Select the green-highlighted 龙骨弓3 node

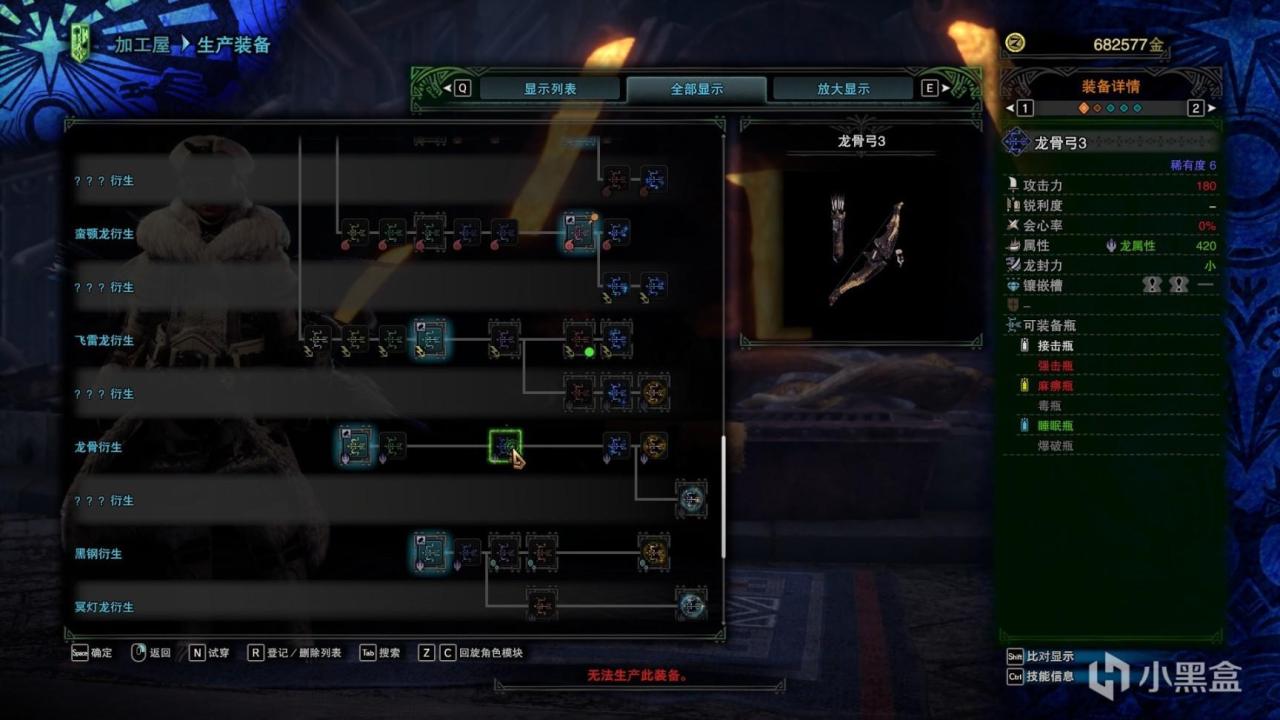505,446
